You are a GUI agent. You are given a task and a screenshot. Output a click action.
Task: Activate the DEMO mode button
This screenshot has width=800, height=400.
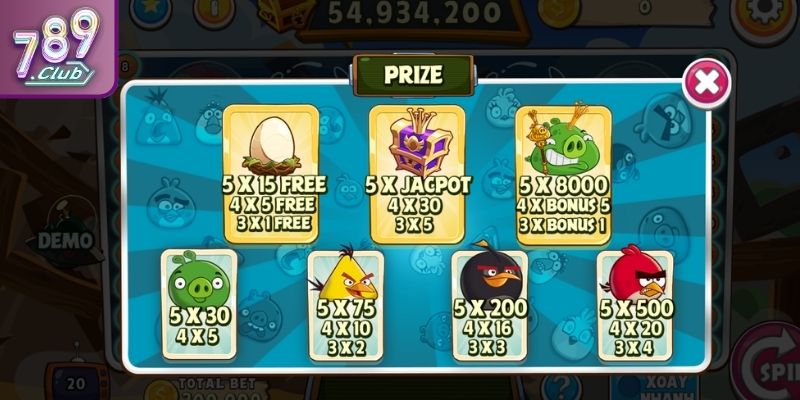pos(65,240)
